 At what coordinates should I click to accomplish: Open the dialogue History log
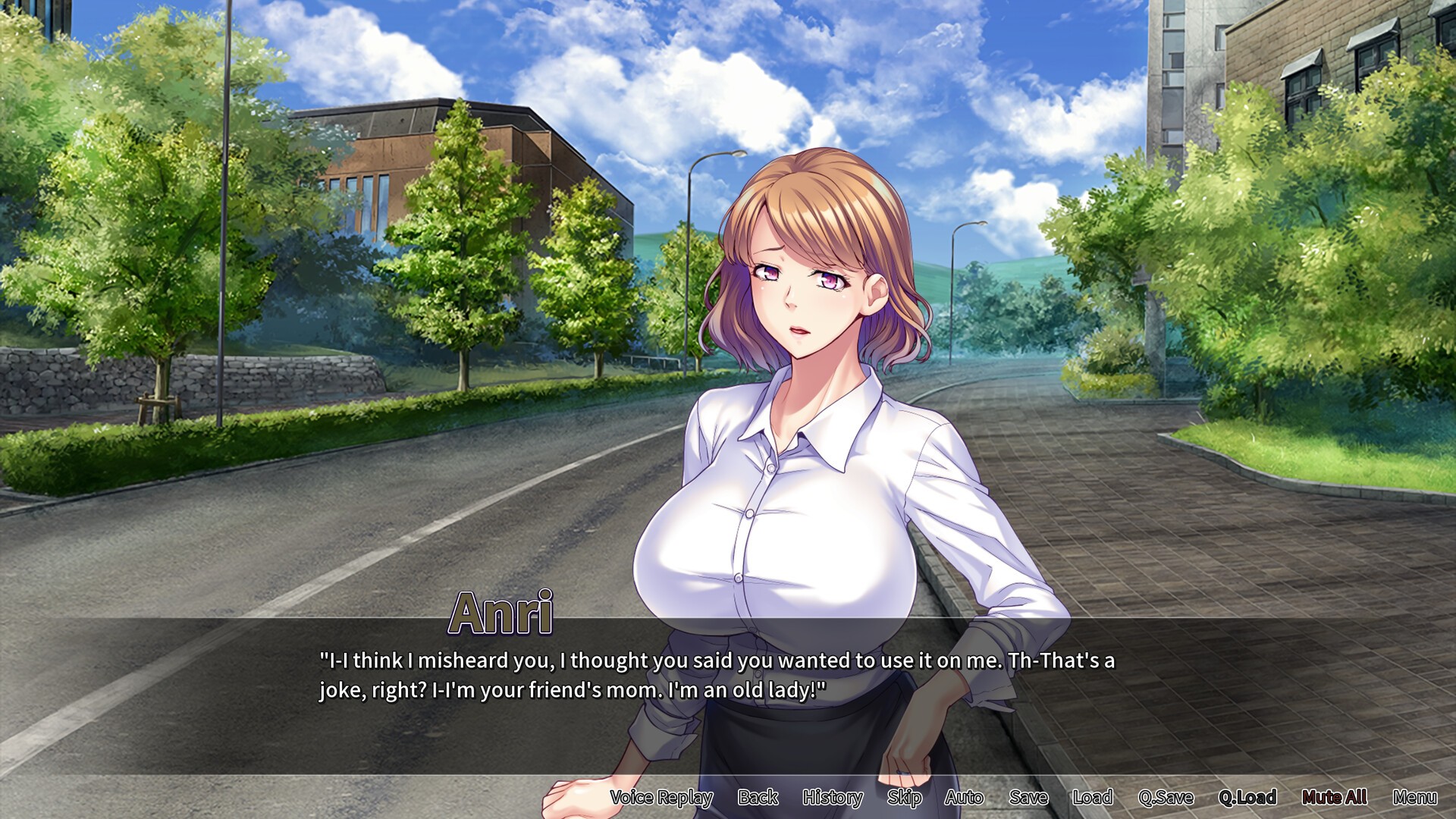[833, 797]
